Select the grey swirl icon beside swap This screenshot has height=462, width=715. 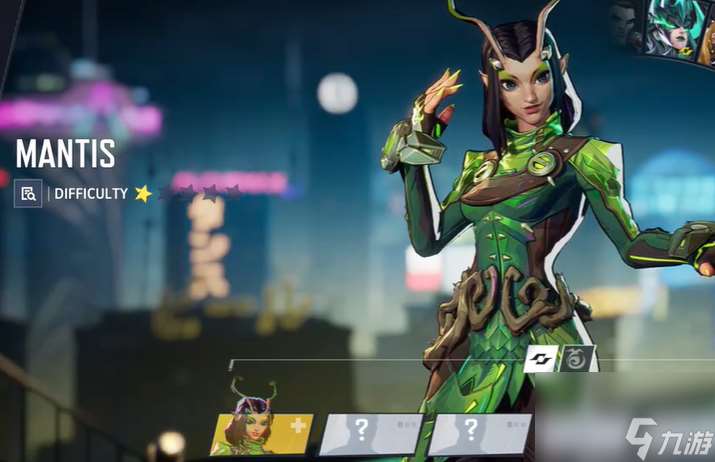click(577, 358)
